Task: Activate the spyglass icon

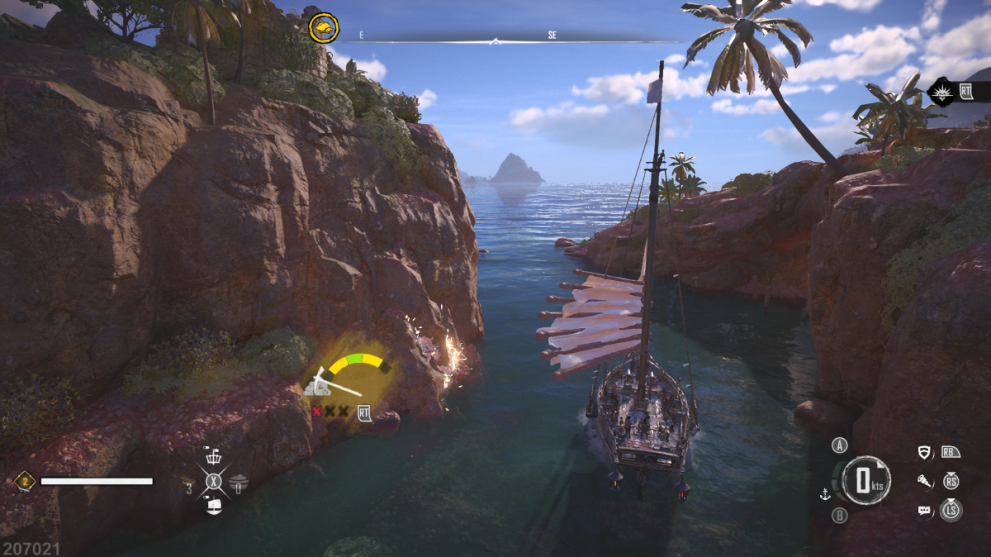Action: pos(925,481)
